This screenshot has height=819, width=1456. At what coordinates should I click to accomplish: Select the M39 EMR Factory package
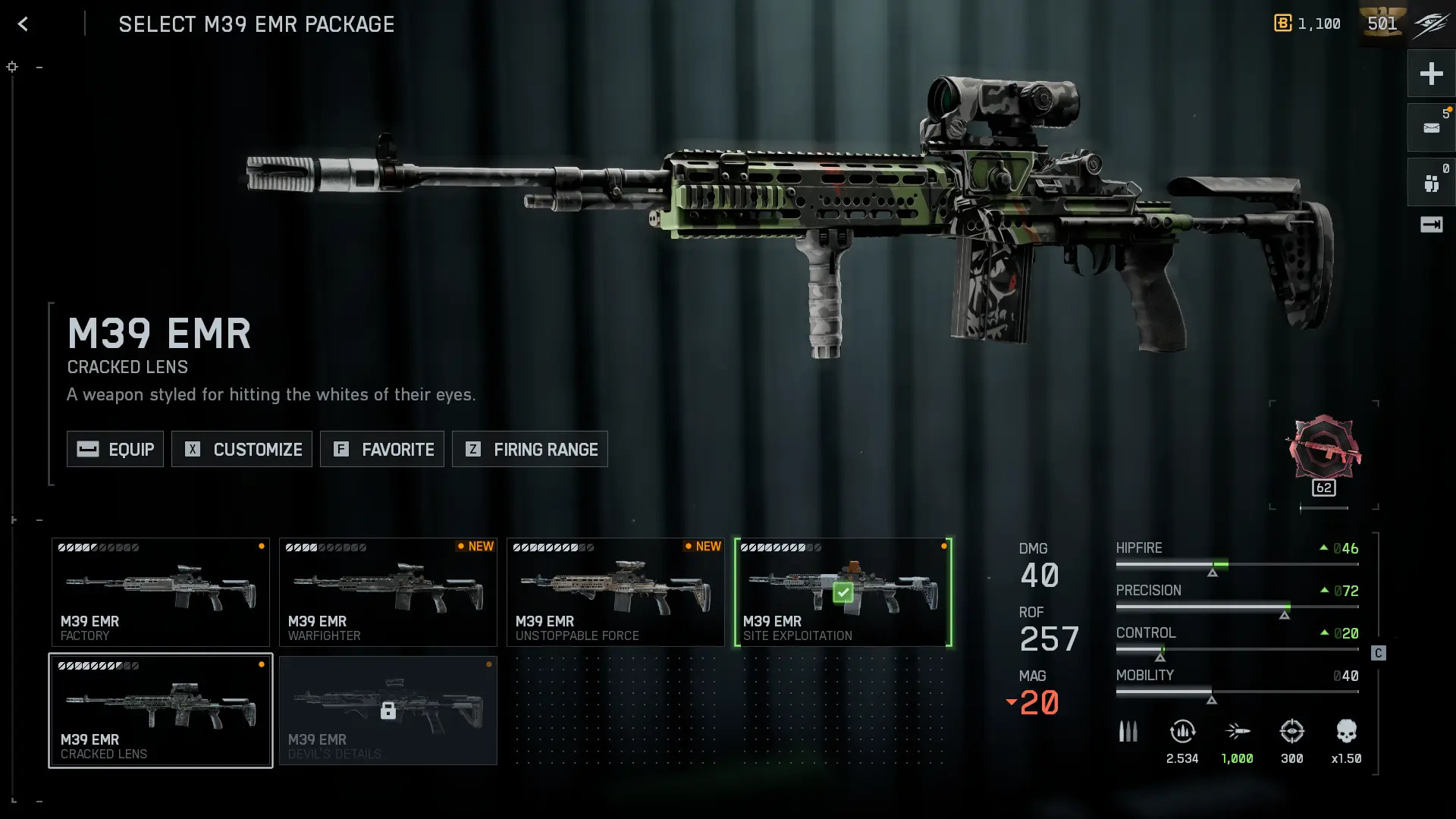pyautogui.click(x=161, y=592)
